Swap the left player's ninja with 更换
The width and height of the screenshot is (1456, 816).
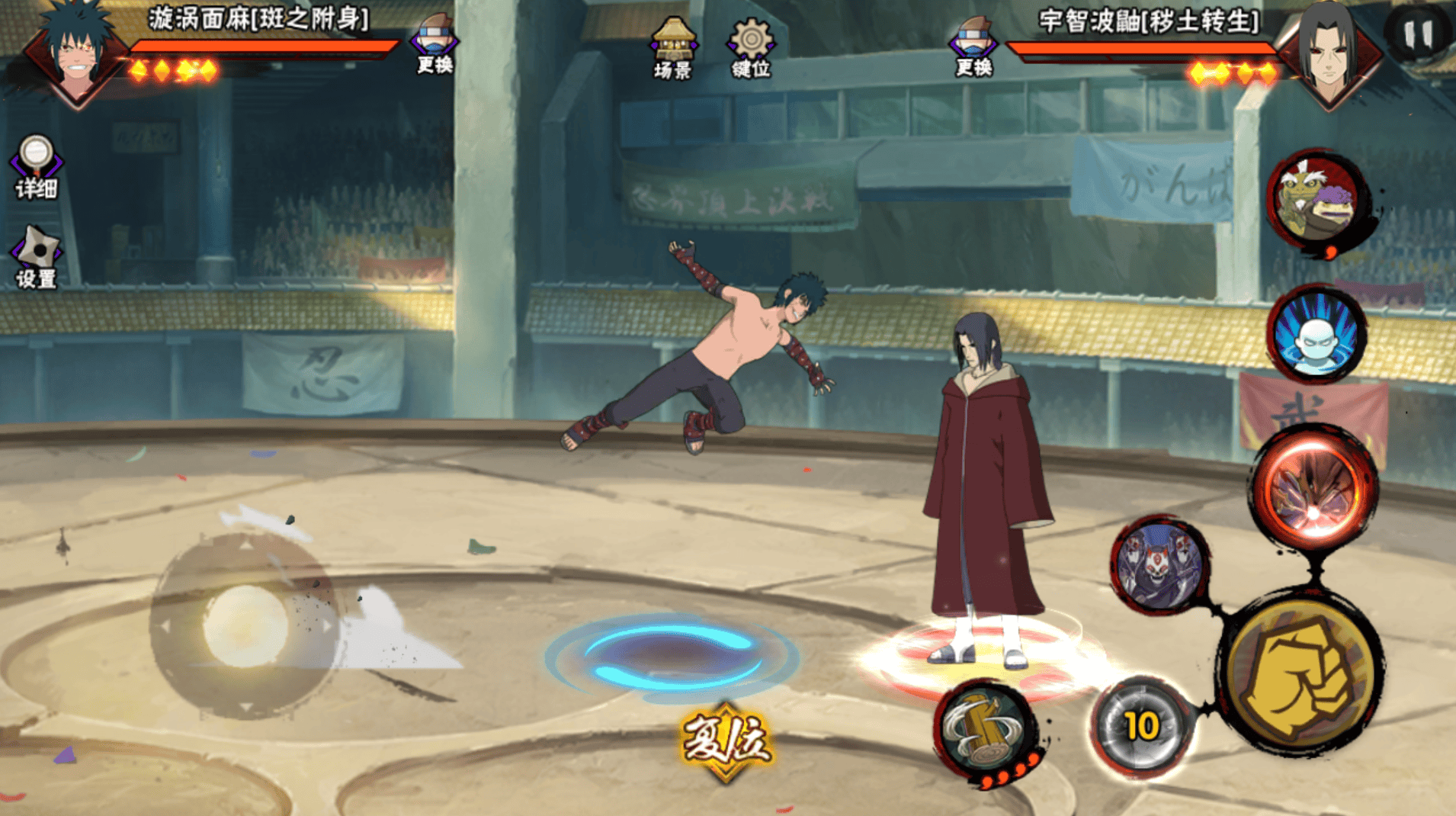point(435,44)
